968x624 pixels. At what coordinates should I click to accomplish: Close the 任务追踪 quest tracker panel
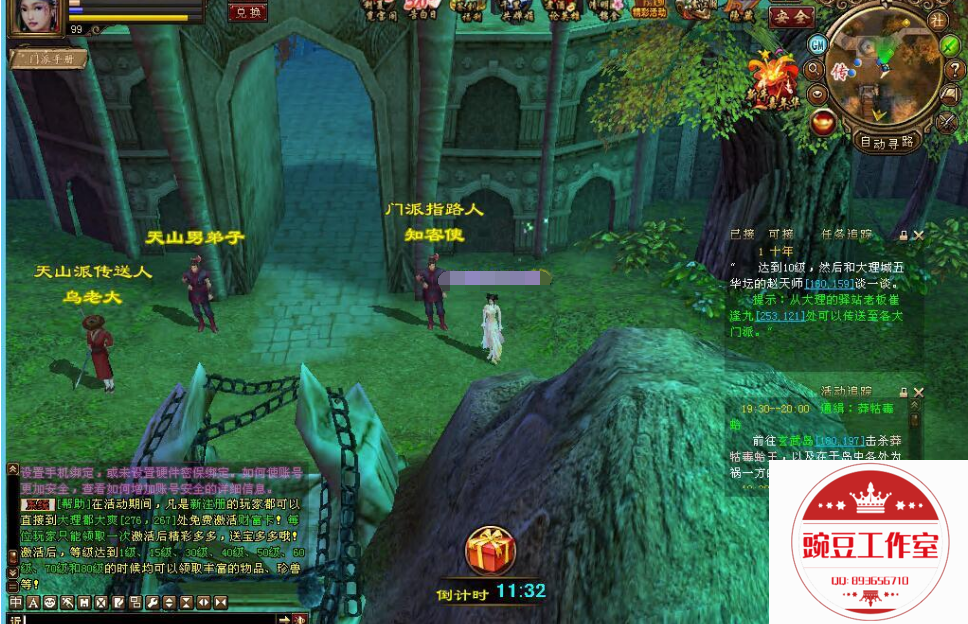click(919, 235)
